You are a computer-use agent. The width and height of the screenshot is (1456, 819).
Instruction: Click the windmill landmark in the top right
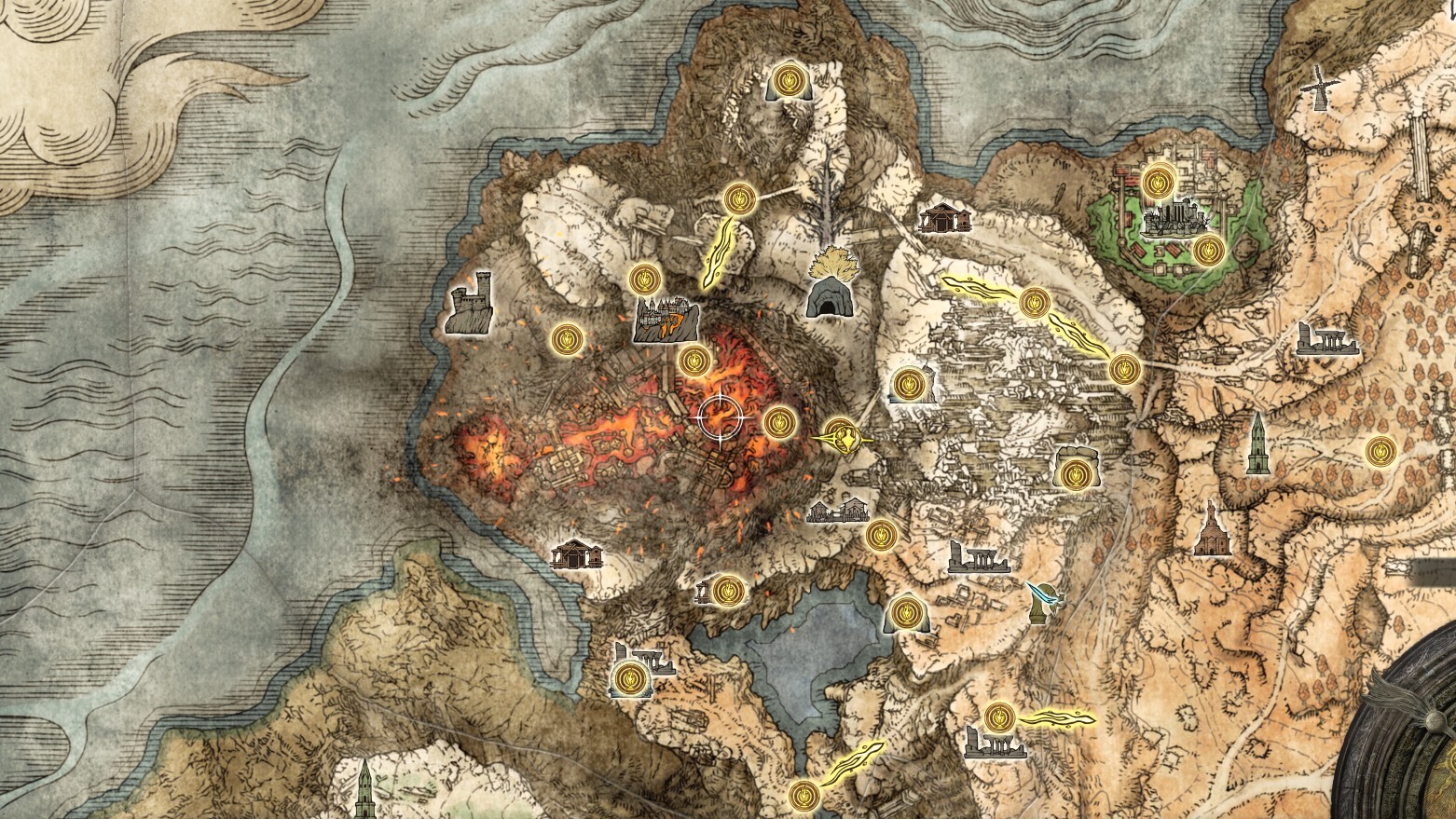point(1321,89)
